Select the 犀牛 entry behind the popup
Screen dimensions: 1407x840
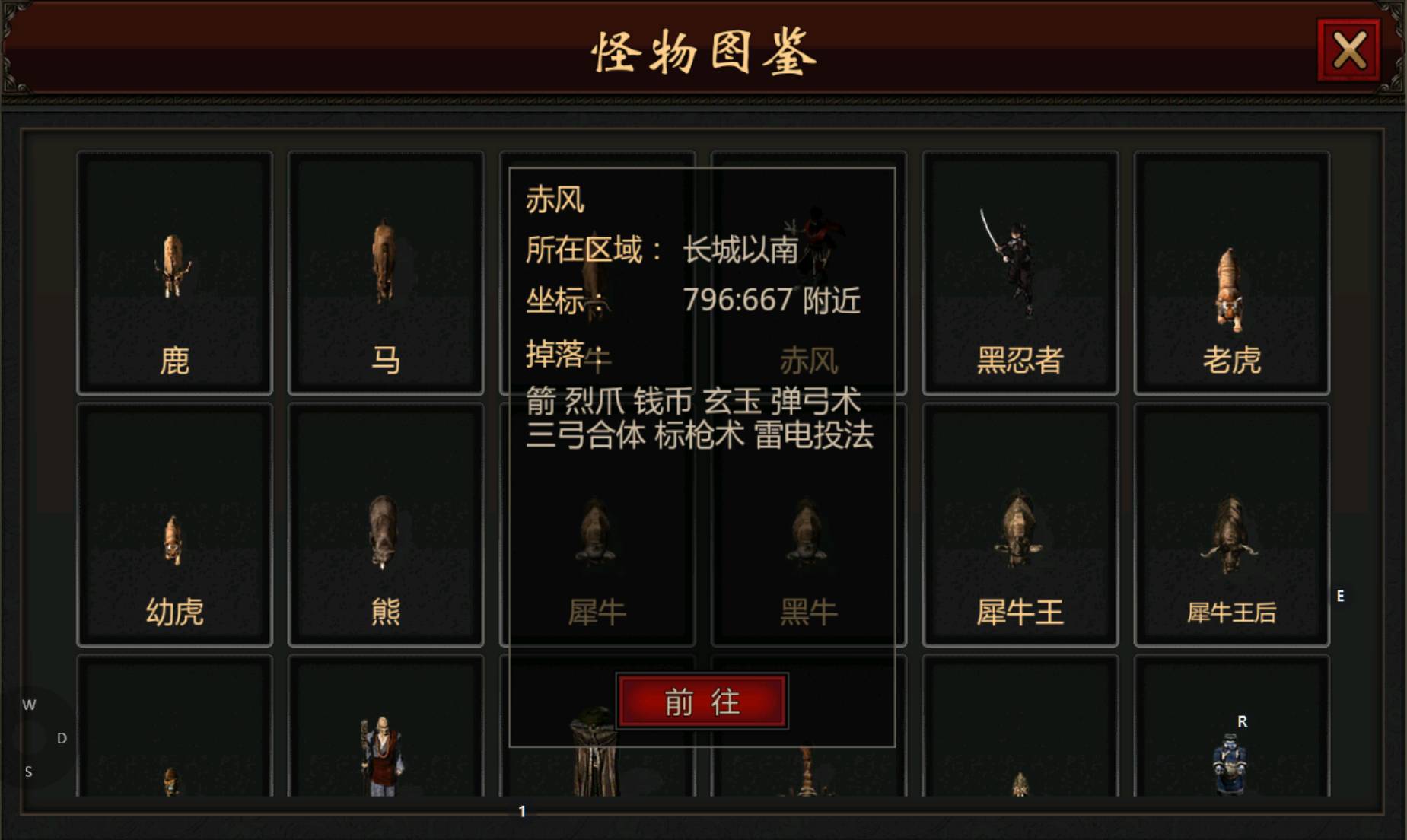click(597, 609)
